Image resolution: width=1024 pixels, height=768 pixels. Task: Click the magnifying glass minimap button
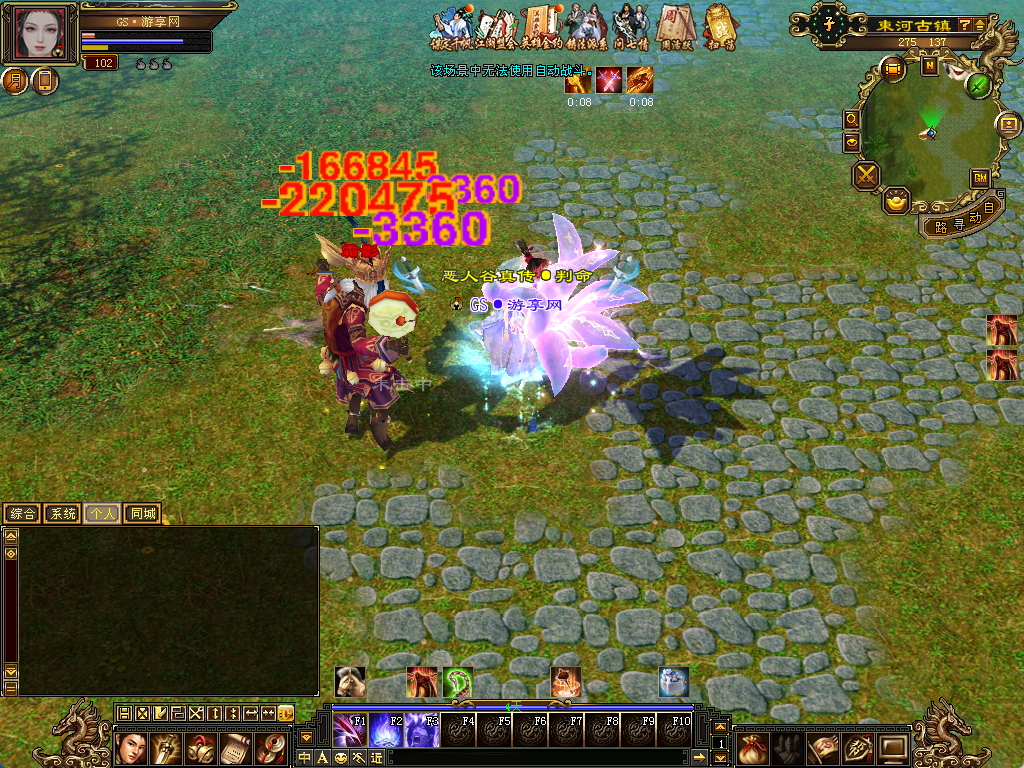(x=852, y=119)
